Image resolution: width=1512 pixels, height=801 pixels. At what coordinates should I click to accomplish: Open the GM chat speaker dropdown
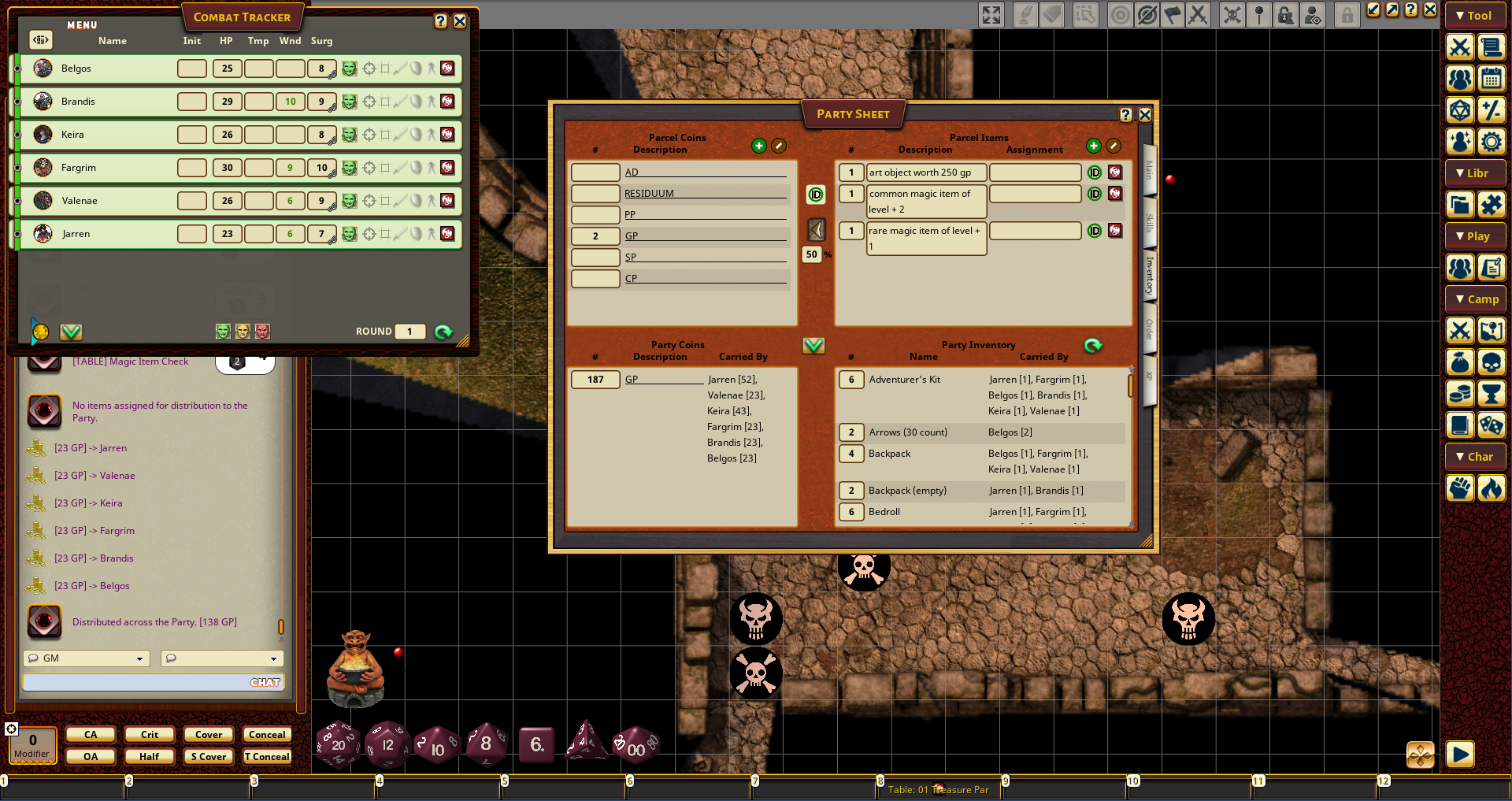87,658
